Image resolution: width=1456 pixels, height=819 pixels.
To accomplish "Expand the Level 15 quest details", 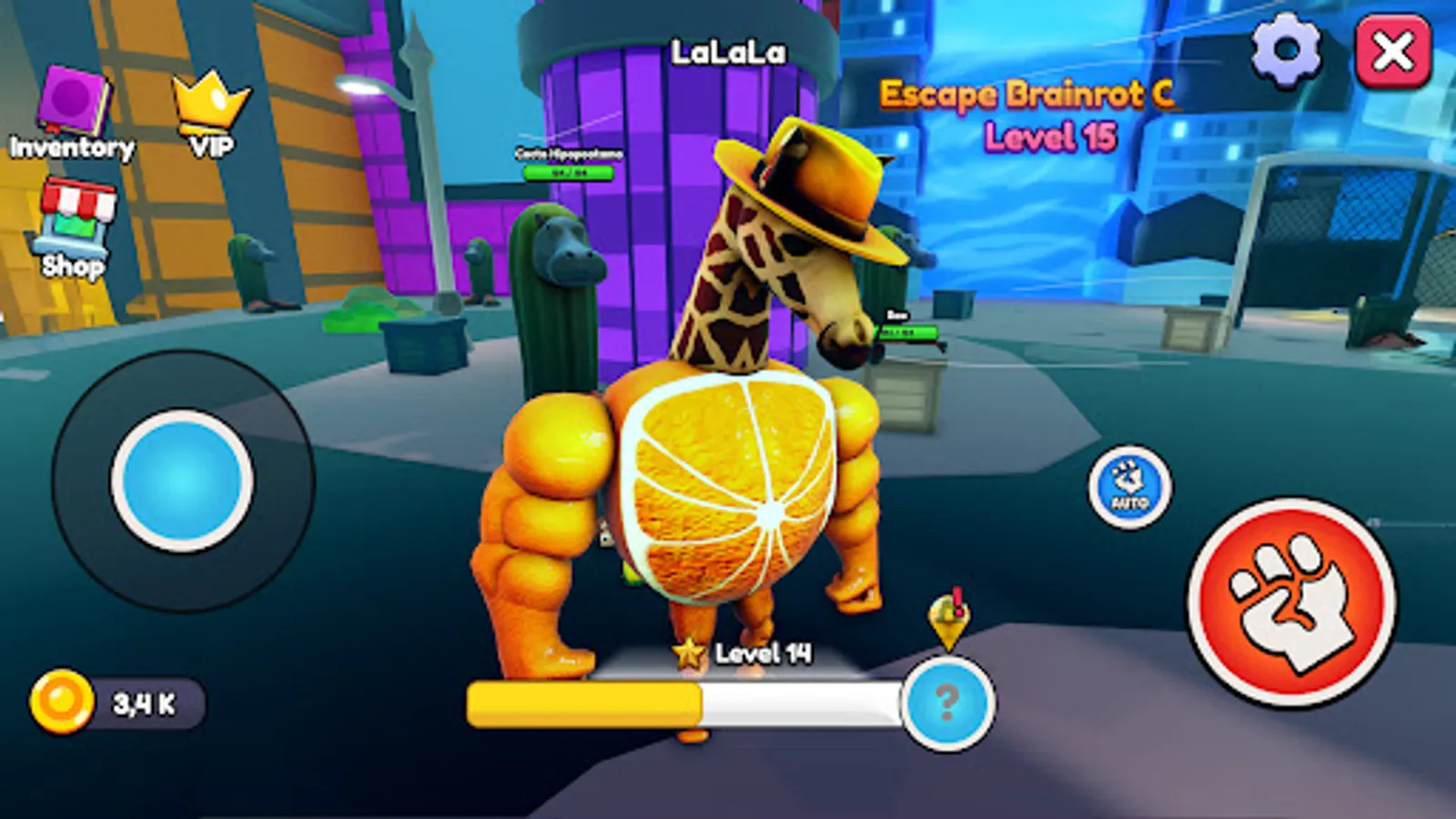I will point(1051,136).
